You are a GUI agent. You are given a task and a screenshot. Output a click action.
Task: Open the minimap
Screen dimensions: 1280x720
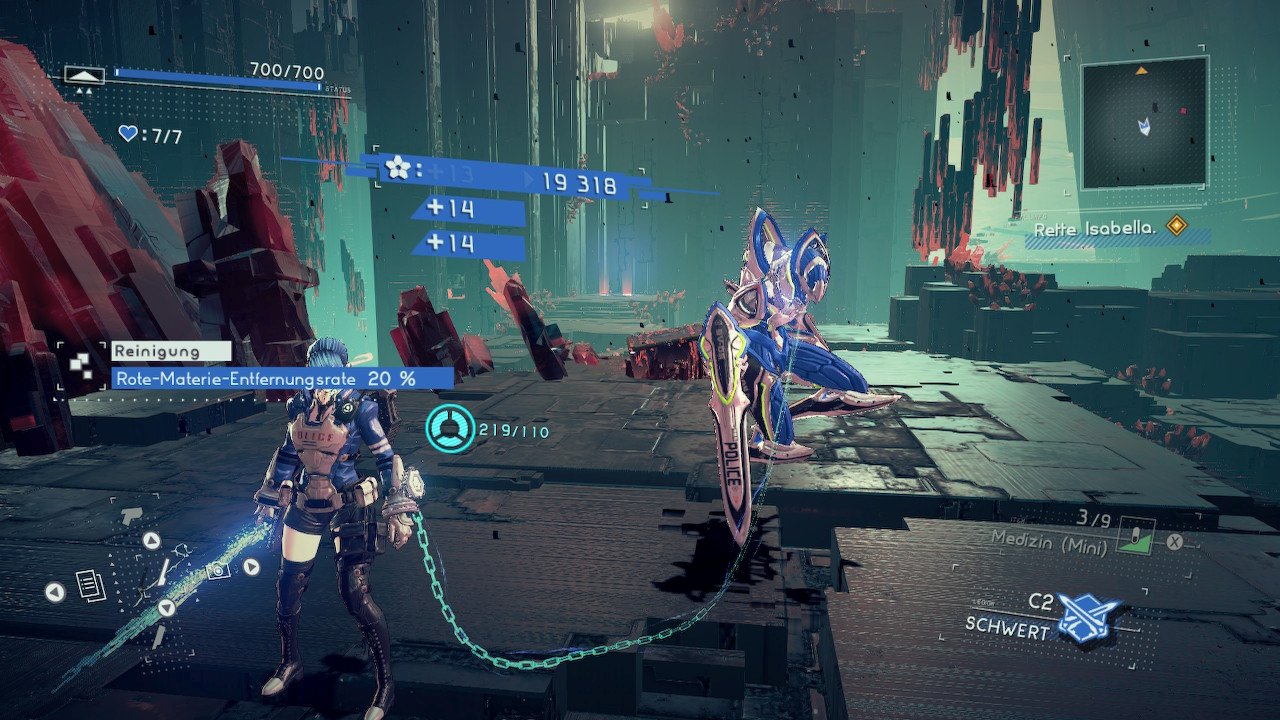pos(1144,122)
